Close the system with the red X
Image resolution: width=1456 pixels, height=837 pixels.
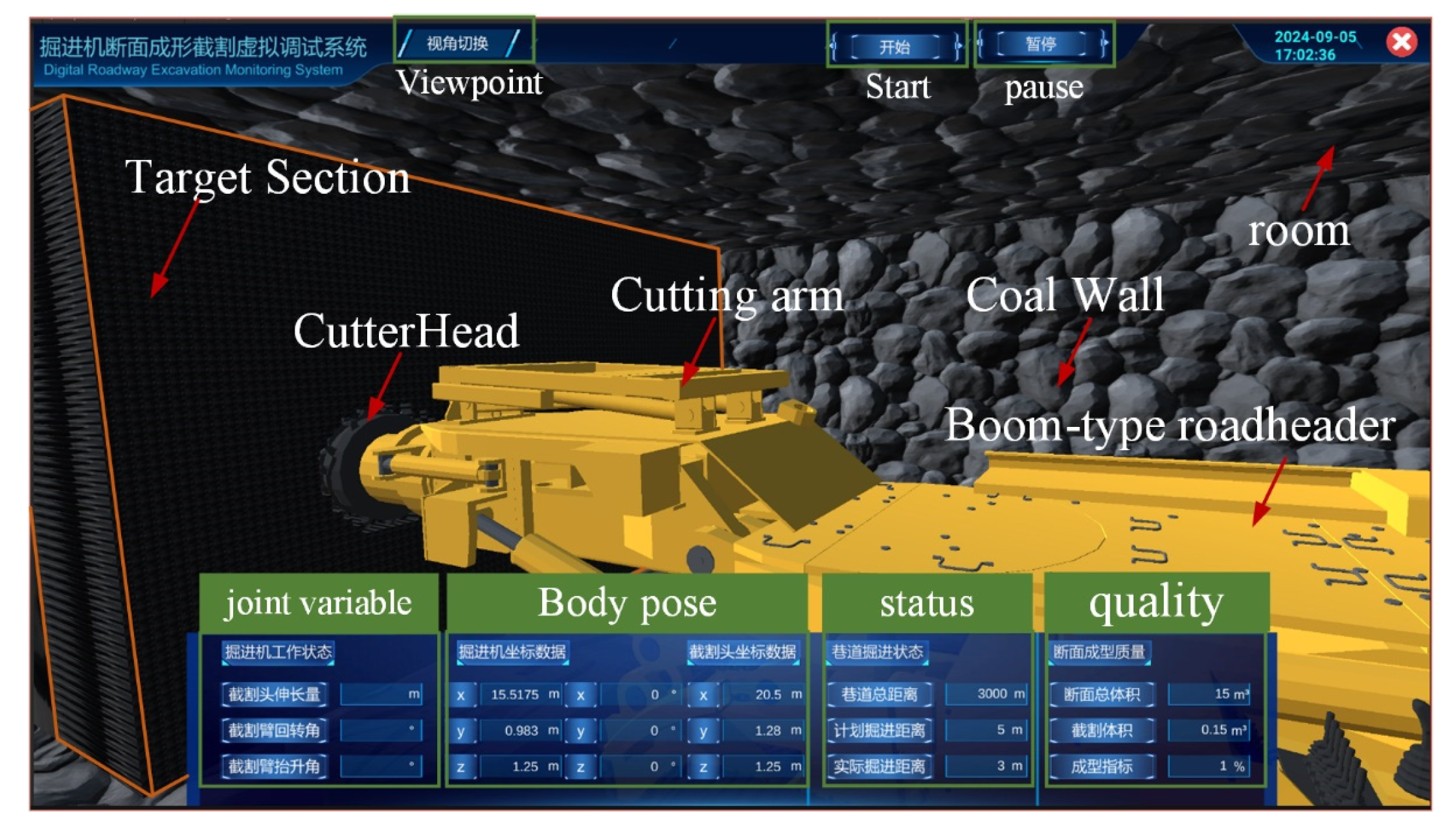pyautogui.click(x=1401, y=42)
